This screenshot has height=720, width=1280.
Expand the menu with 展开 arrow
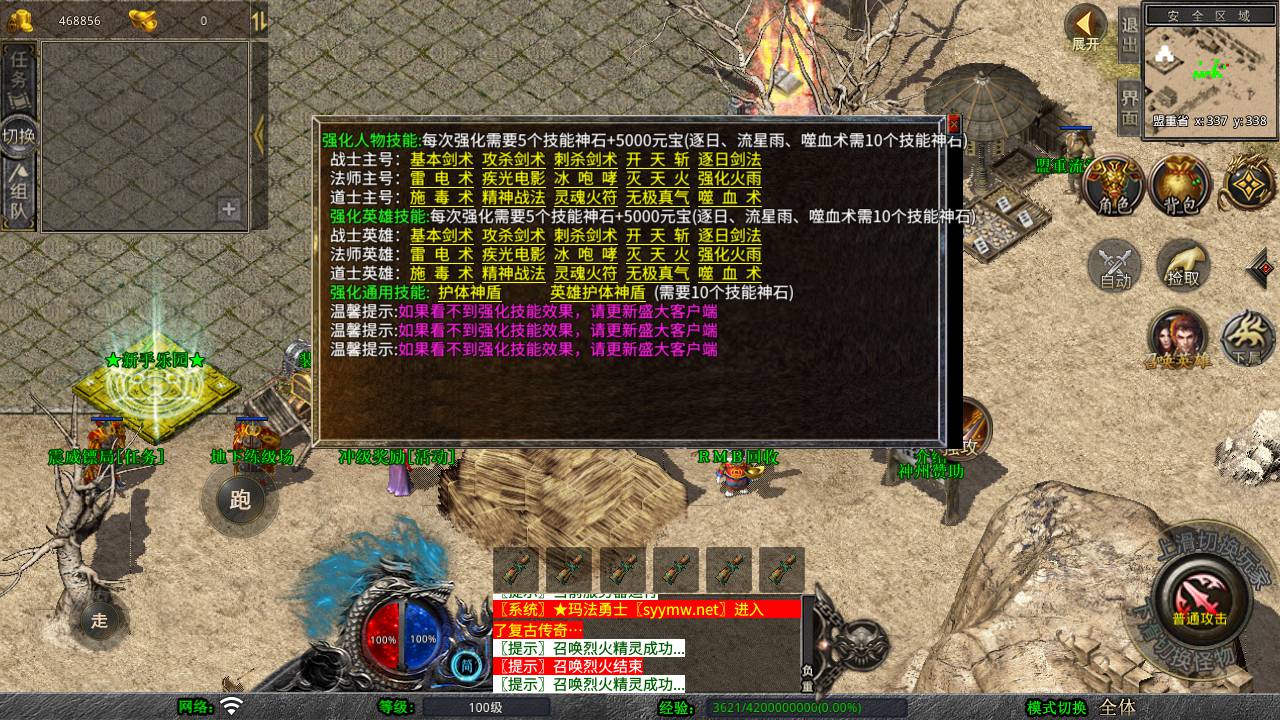[x=1085, y=28]
